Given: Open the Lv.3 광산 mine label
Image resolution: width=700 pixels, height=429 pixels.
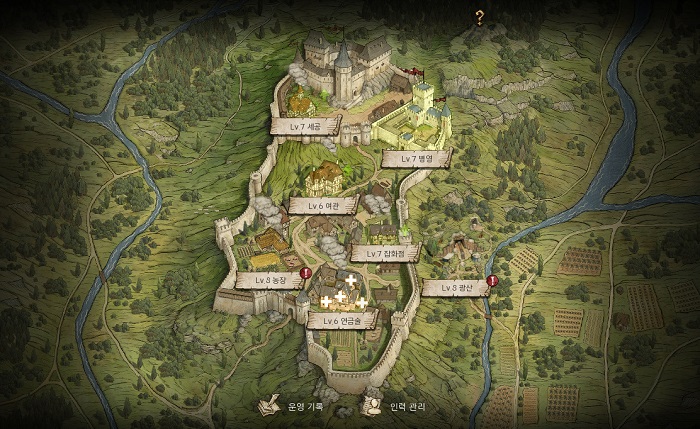Looking at the screenshot, I should pyautogui.click(x=453, y=288).
